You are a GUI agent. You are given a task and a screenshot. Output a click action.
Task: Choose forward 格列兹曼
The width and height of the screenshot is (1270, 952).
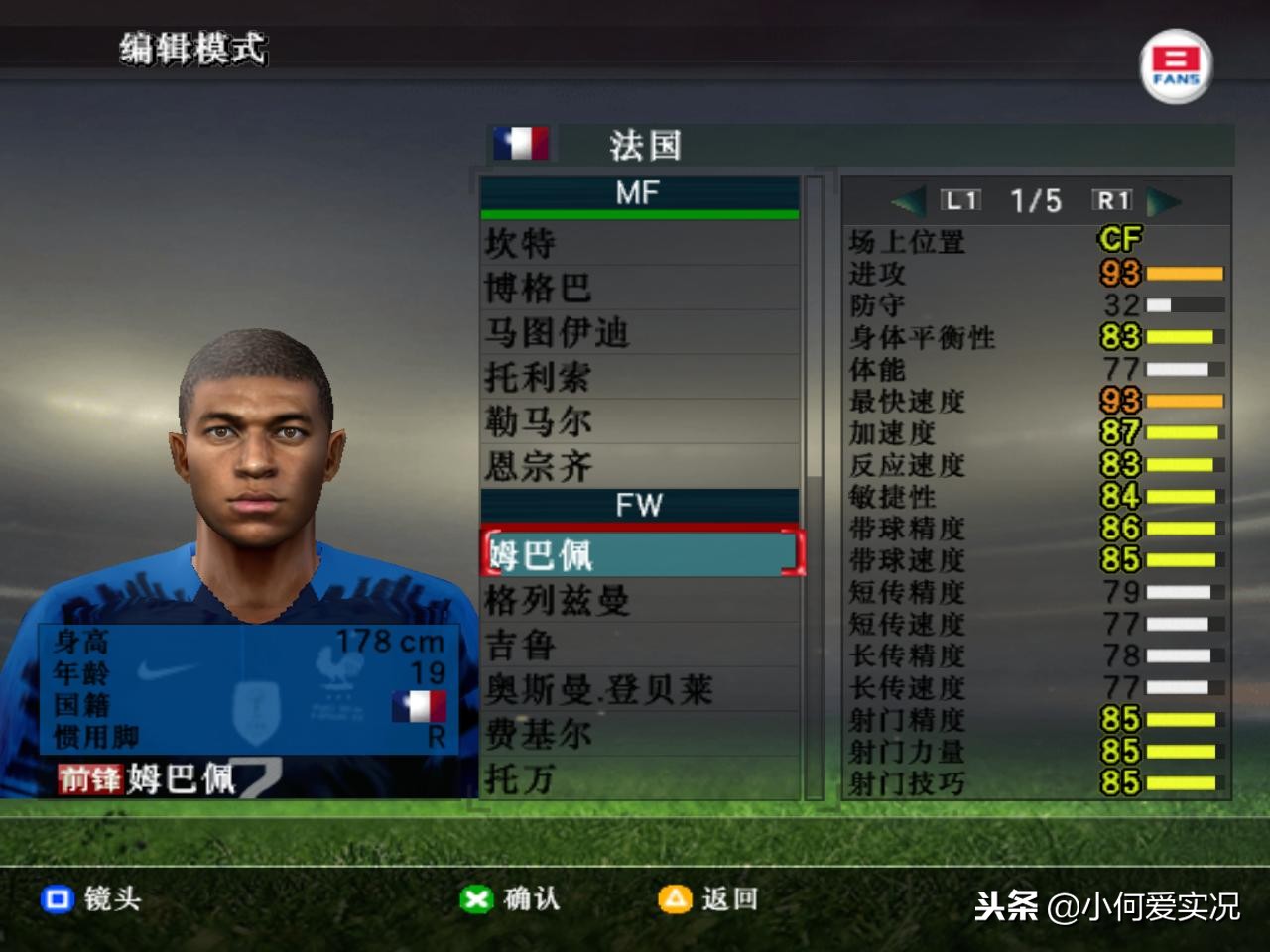coord(639,600)
